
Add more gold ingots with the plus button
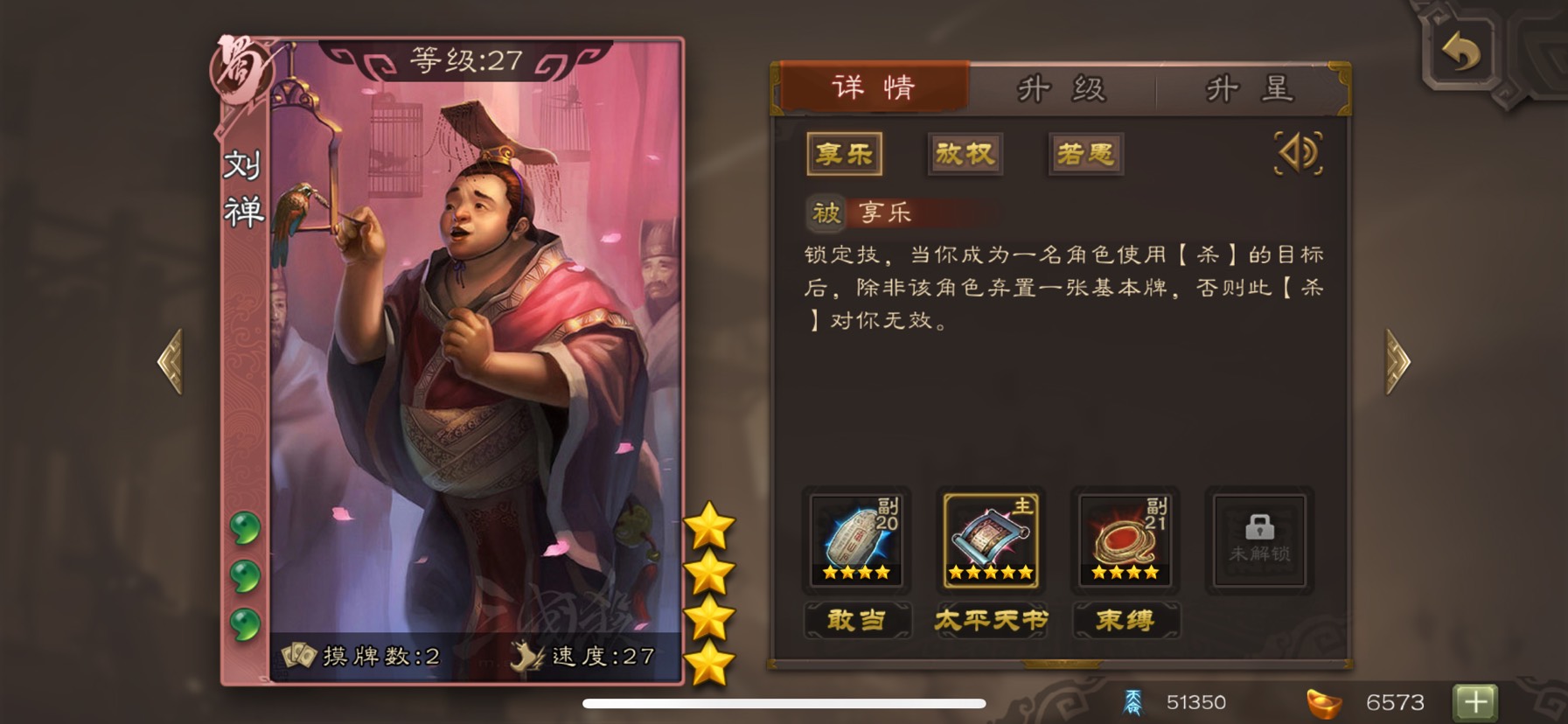(x=1474, y=701)
